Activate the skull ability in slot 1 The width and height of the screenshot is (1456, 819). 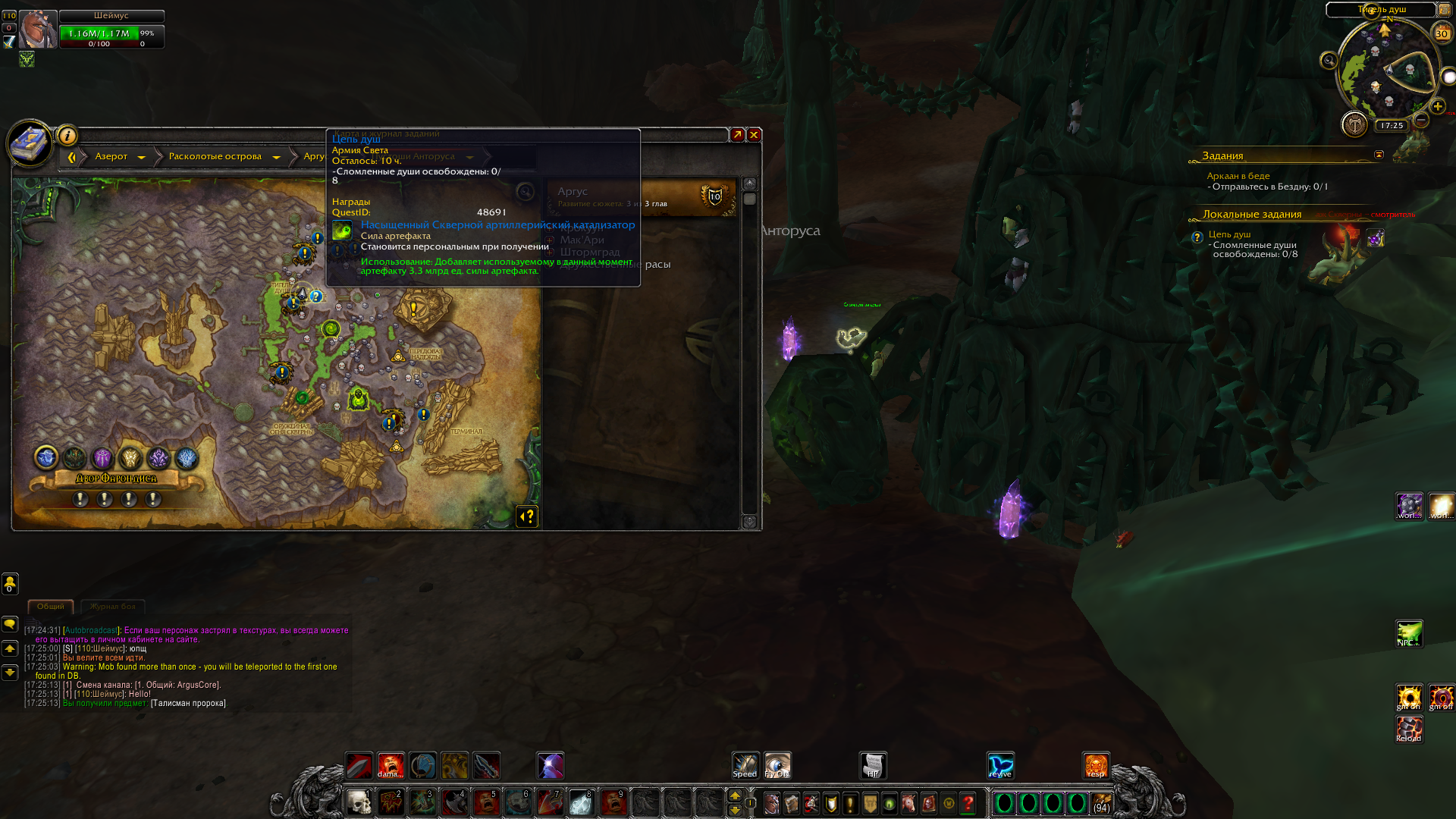click(x=359, y=802)
